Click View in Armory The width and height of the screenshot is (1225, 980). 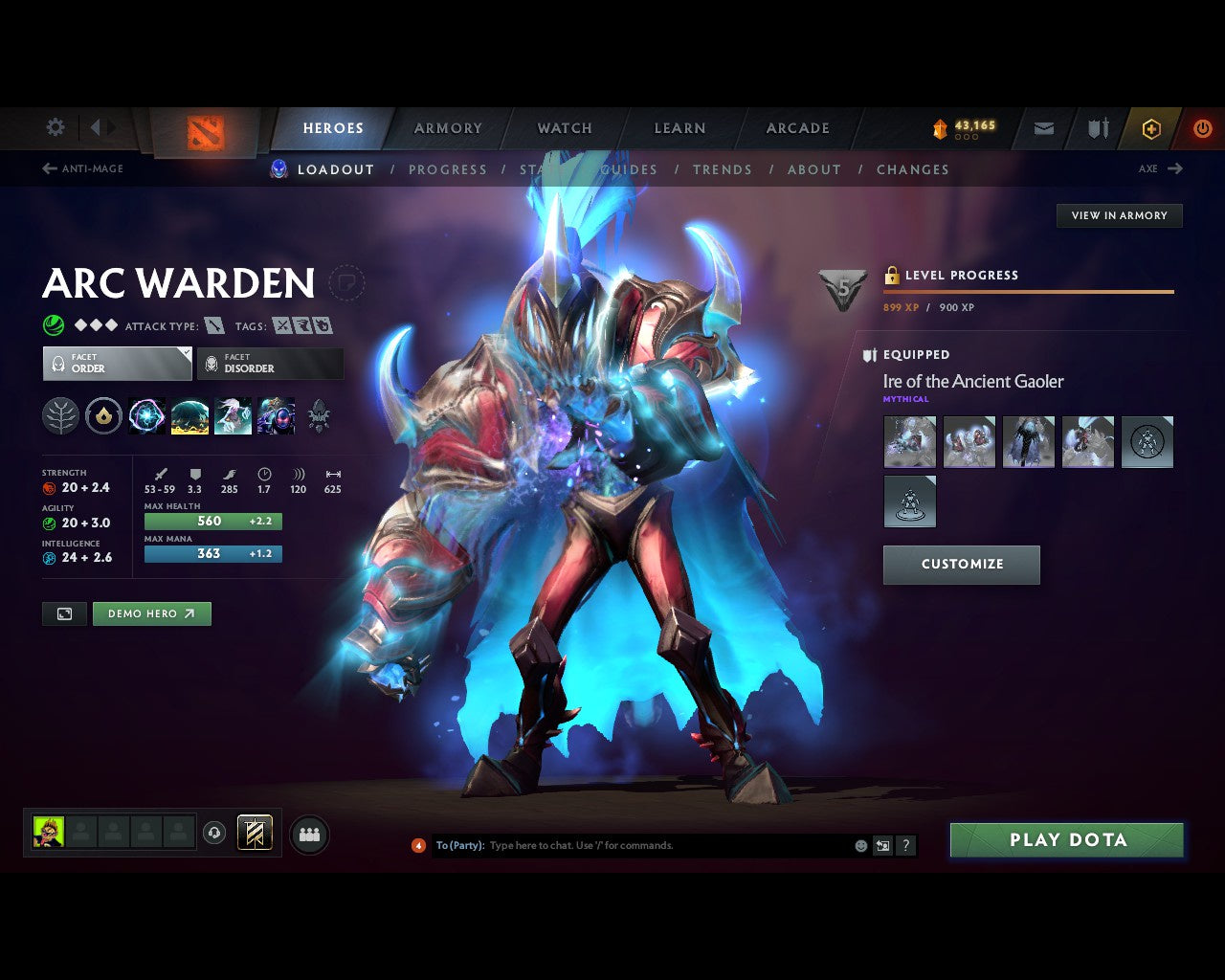point(1118,215)
